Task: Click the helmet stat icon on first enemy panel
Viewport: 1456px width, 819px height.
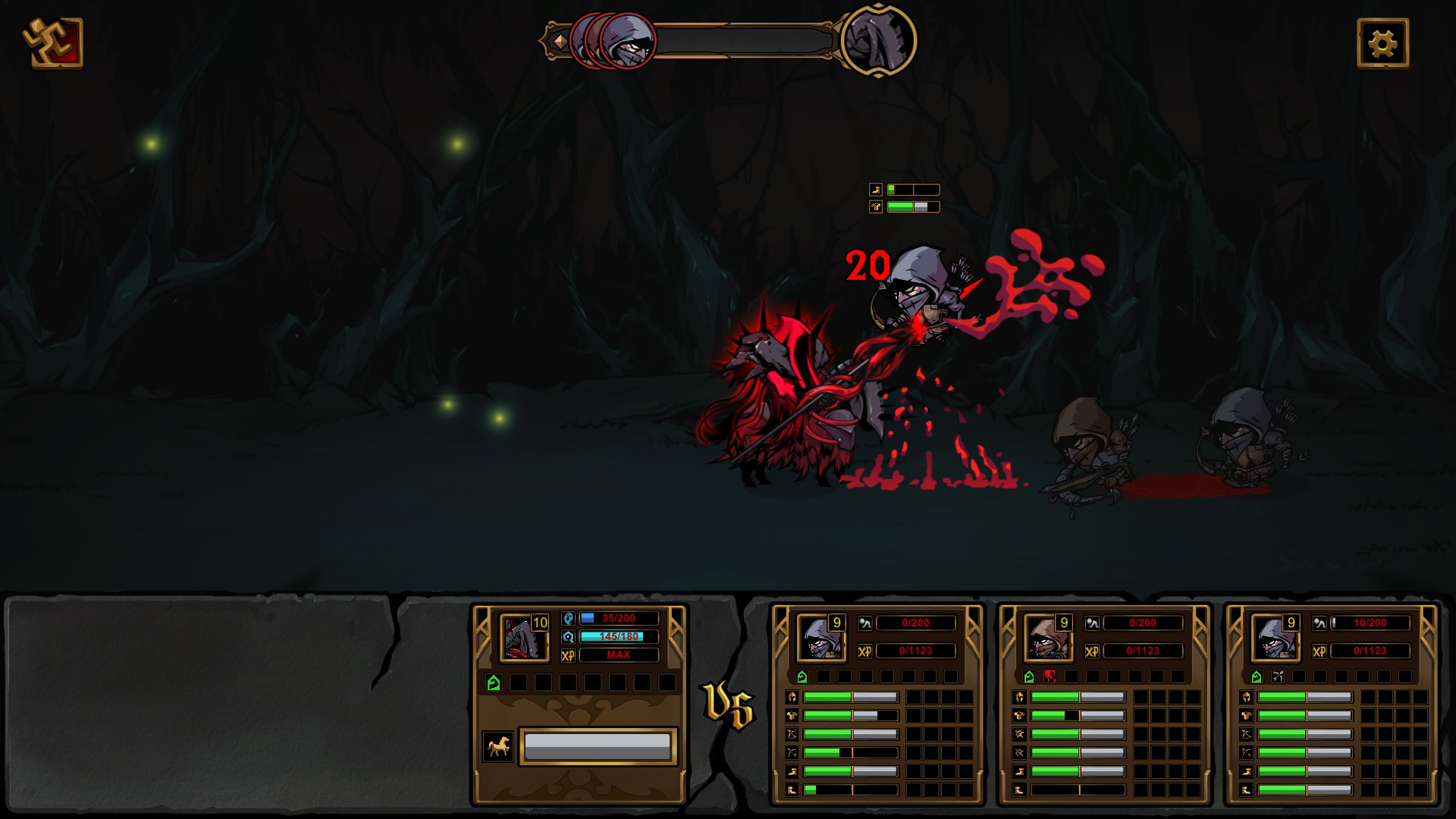Action: [x=792, y=696]
